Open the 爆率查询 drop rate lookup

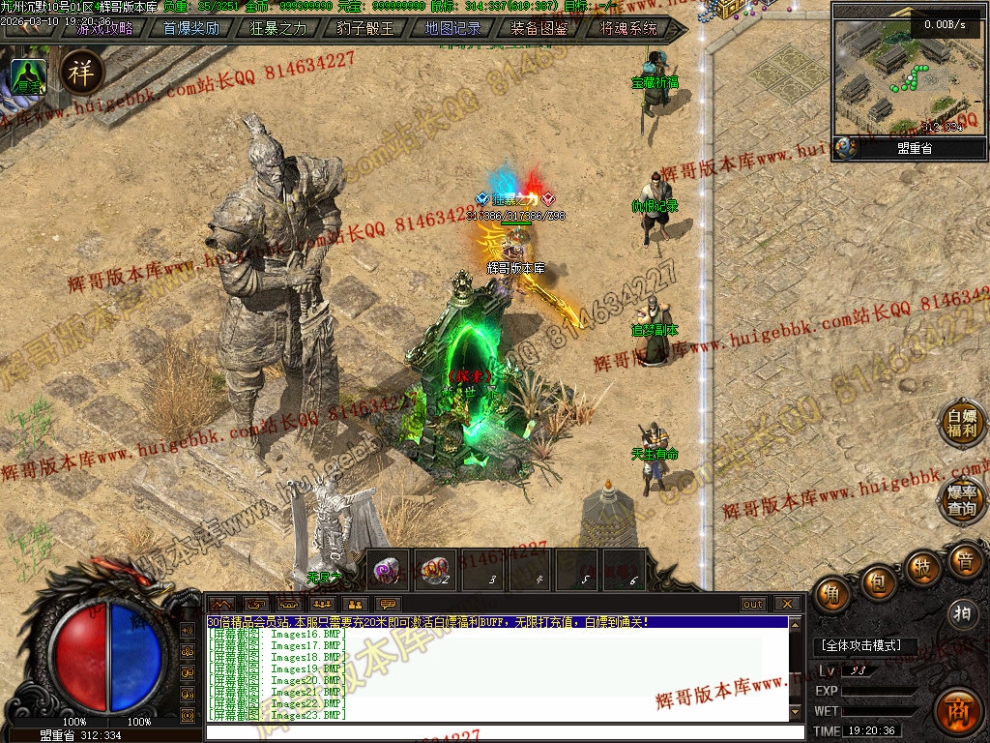[962, 500]
